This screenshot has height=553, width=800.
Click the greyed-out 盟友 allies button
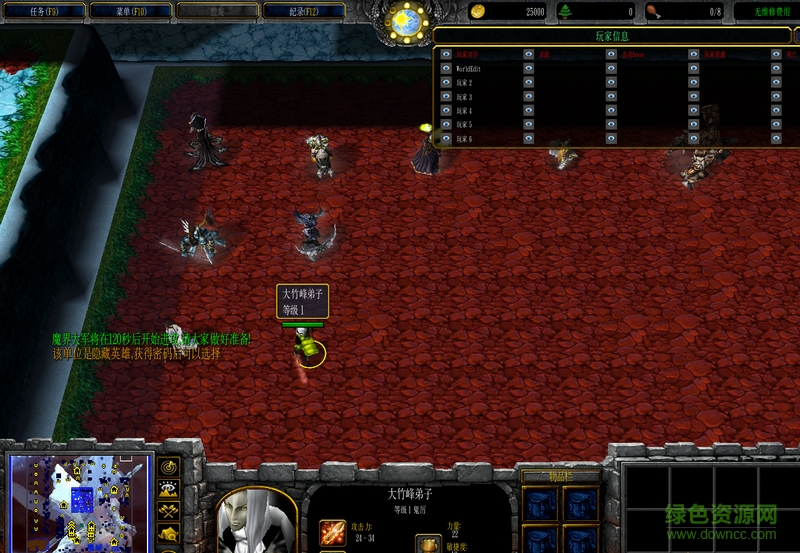[x=216, y=11]
